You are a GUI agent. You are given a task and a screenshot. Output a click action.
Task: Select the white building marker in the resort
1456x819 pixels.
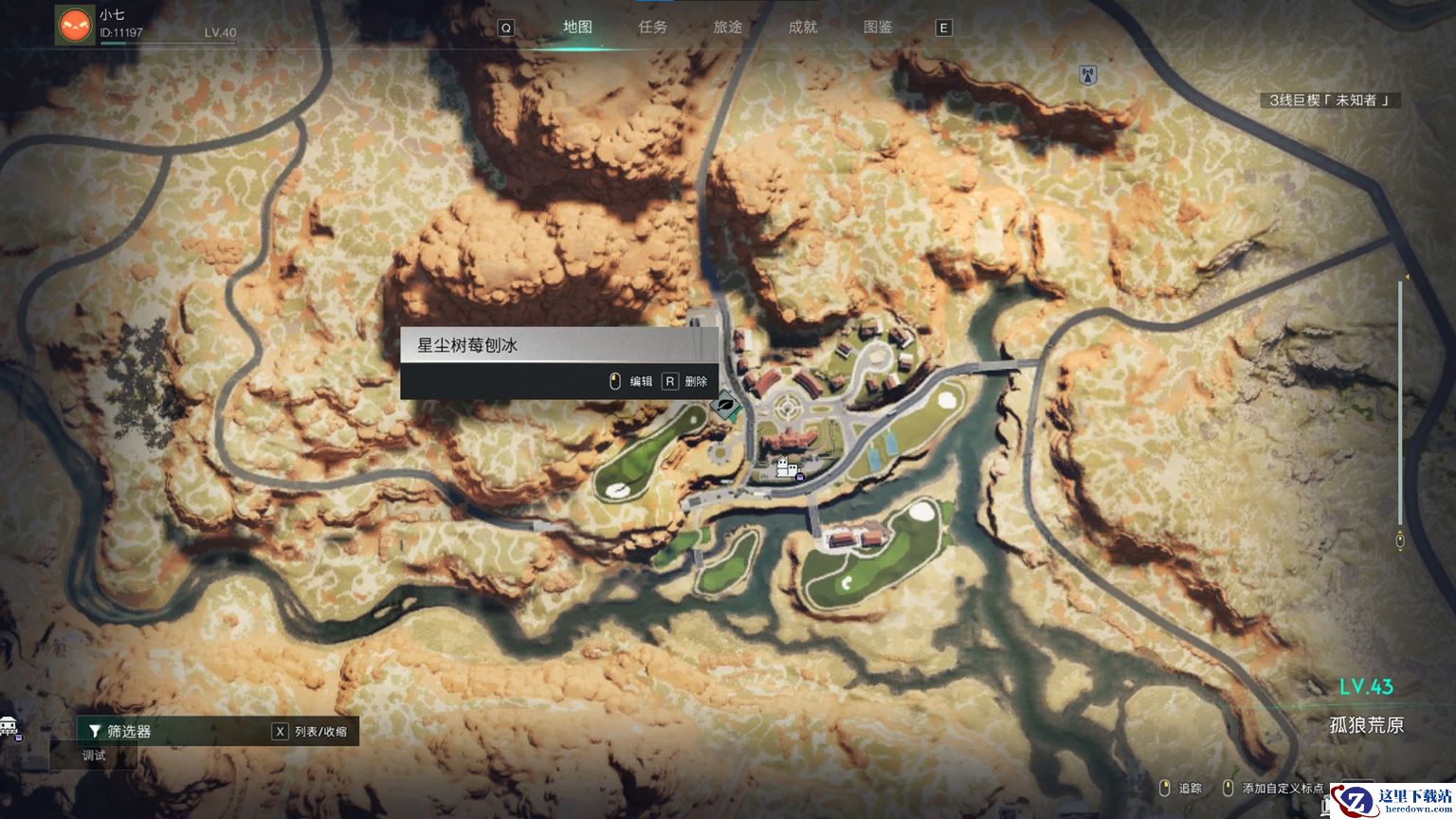coord(786,466)
